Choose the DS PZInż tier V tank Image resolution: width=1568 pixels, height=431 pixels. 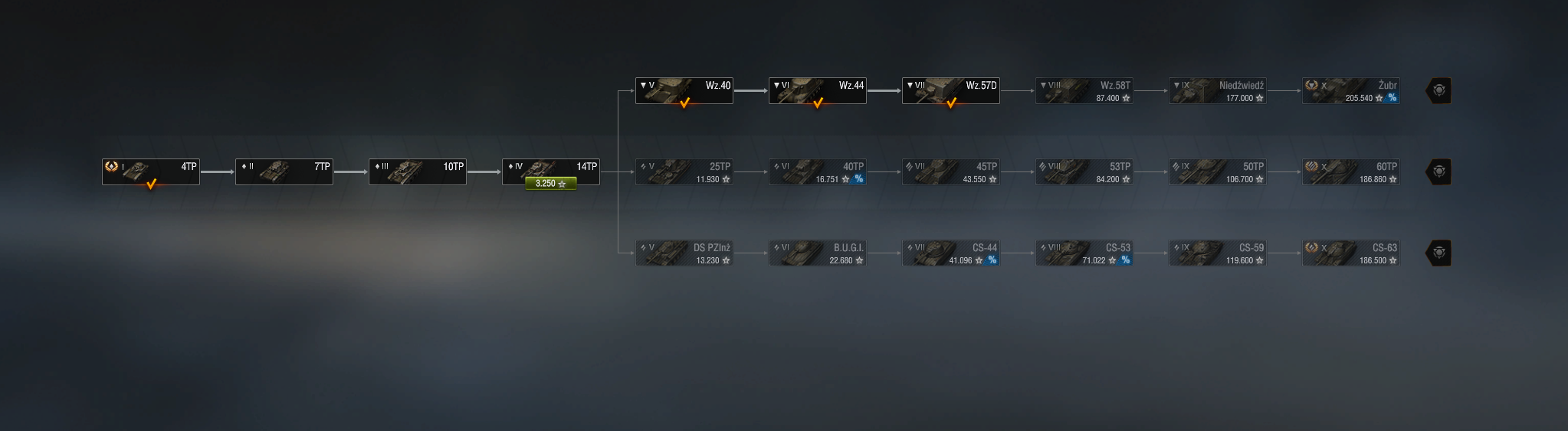pos(684,253)
